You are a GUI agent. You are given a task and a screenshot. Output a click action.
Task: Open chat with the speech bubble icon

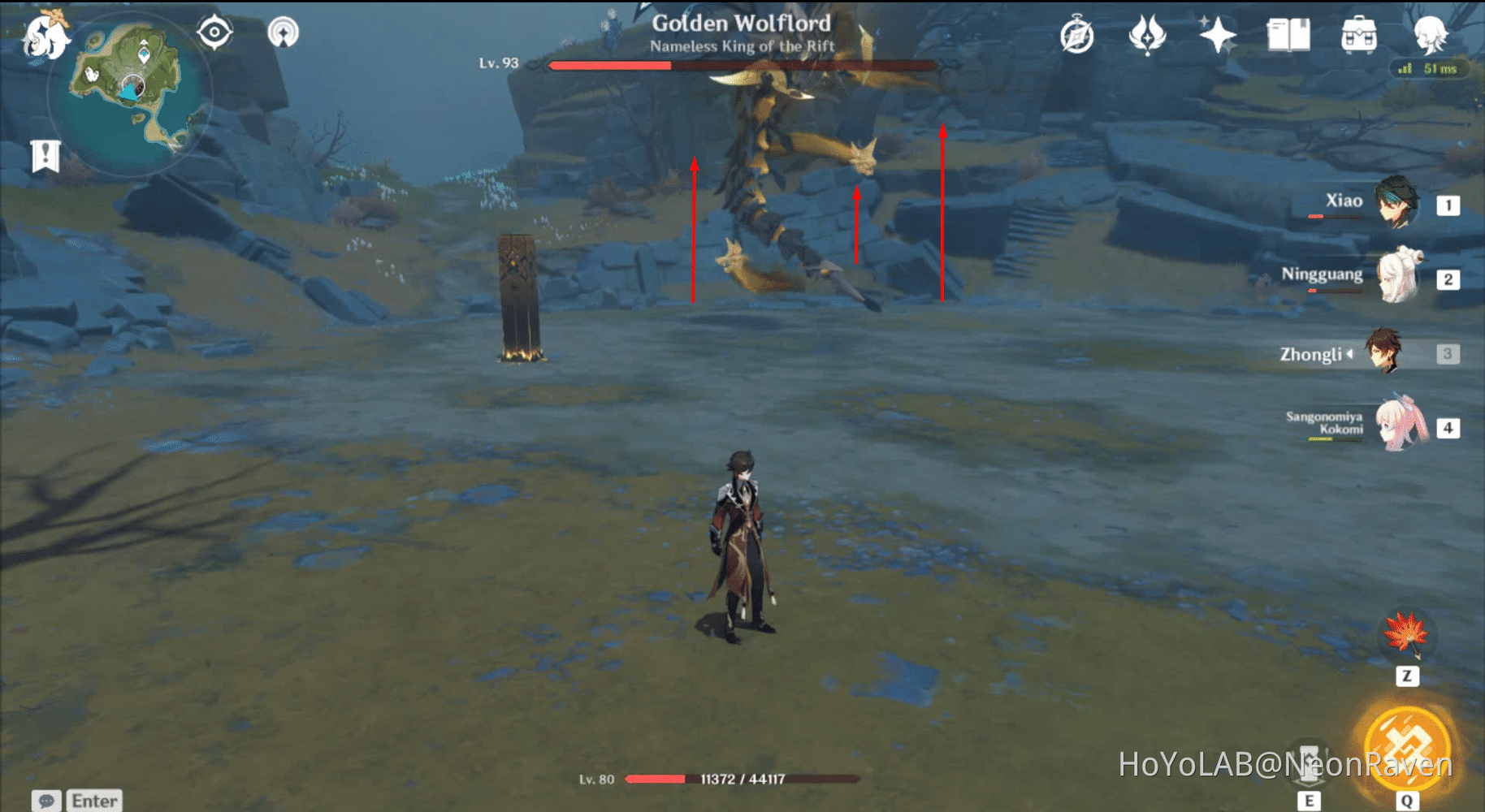[46, 801]
